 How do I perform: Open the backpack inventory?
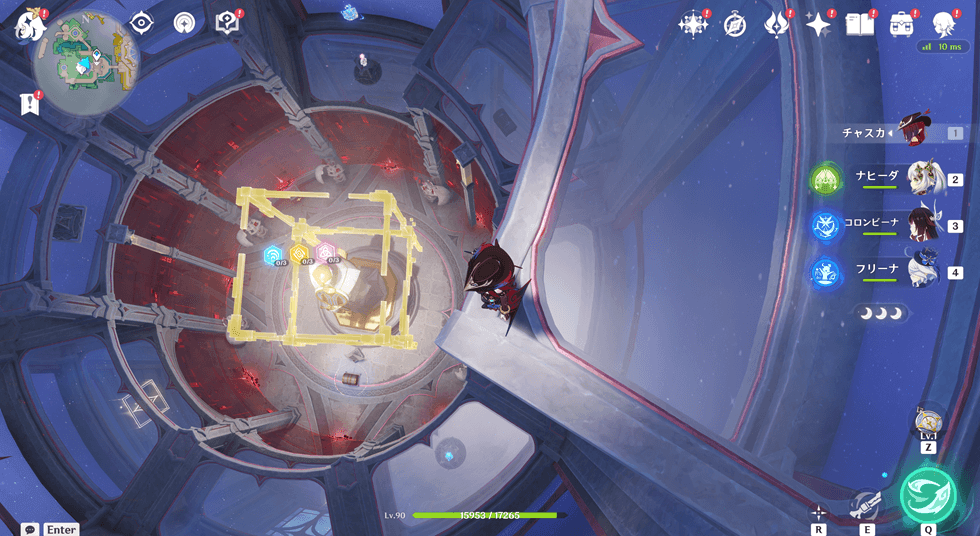click(x=901, y=24)
